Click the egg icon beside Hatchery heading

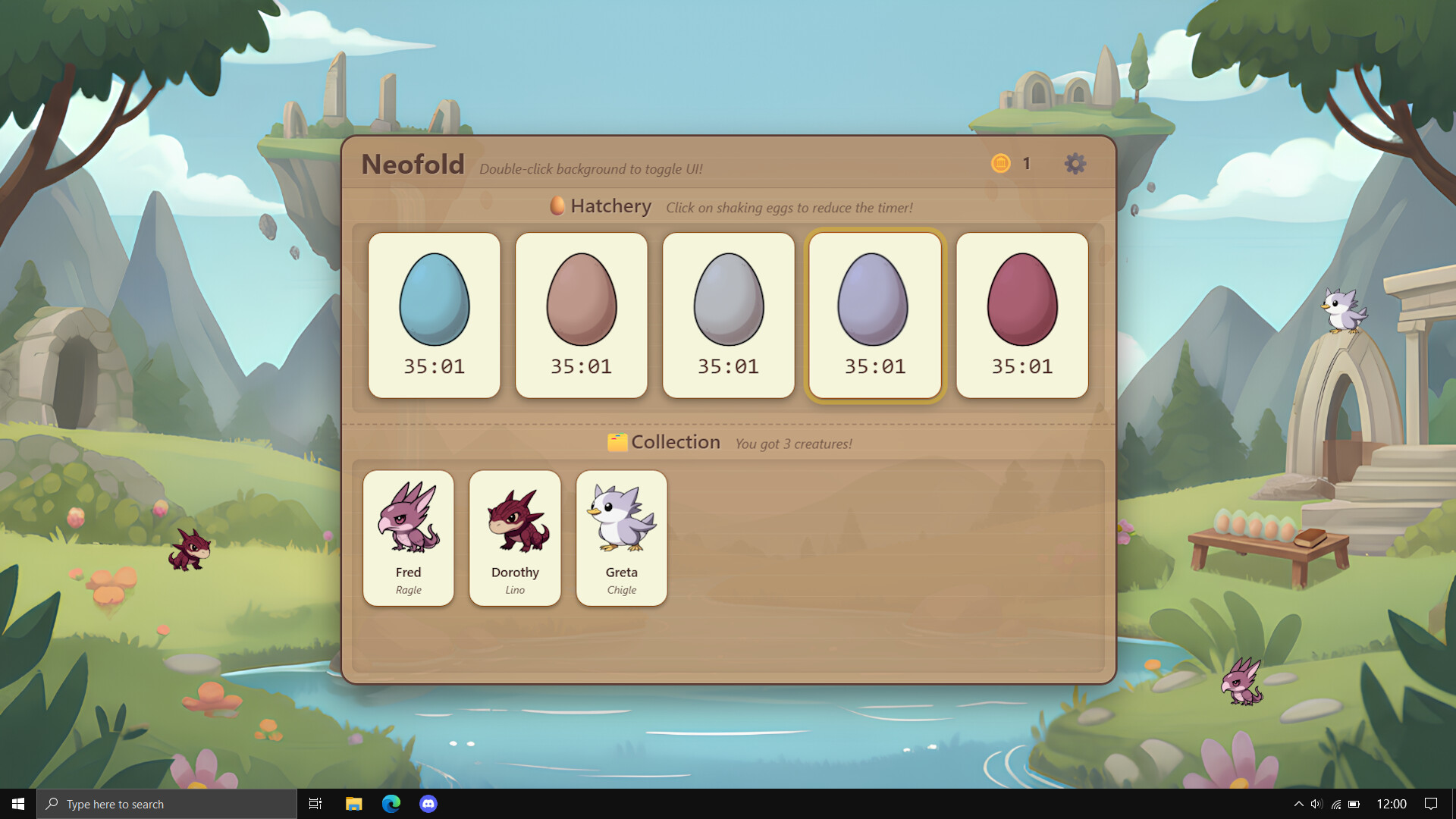pyautogui.click(x=557, y=206)
